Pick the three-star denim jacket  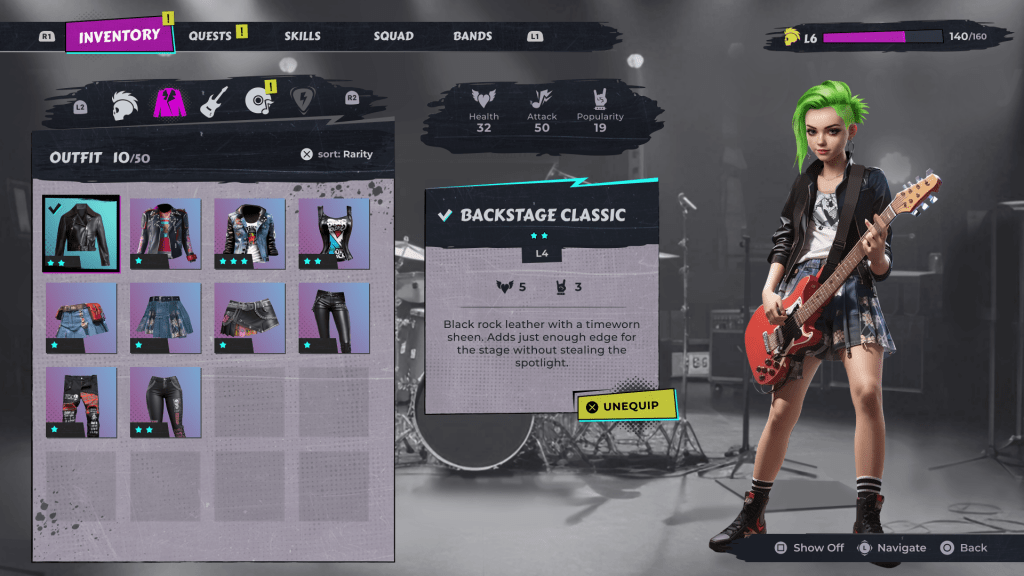pos(249,233)
